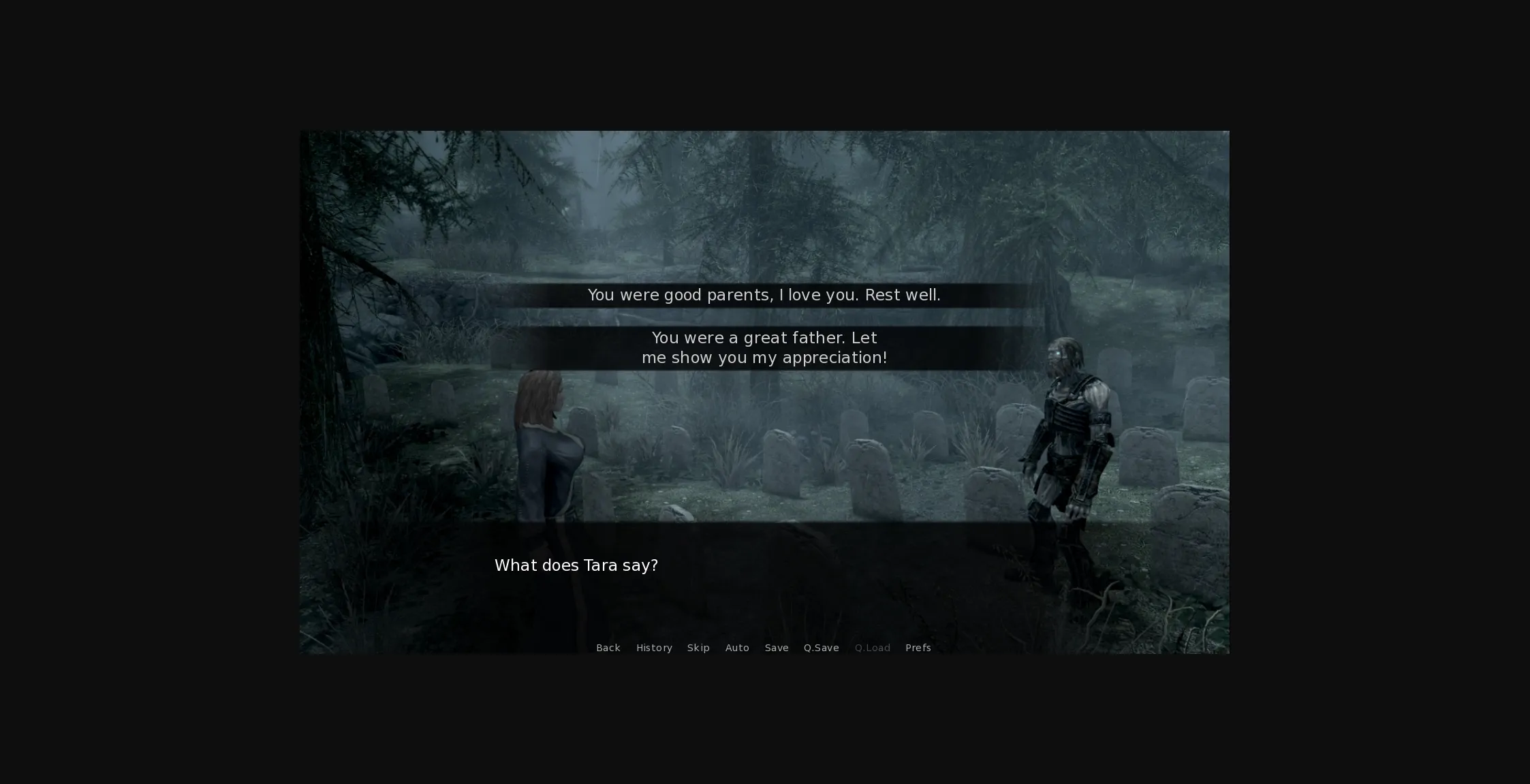Go Back one dialogue step
Image resolution: width=1530 pixels, height=784 pixels.
608,648
